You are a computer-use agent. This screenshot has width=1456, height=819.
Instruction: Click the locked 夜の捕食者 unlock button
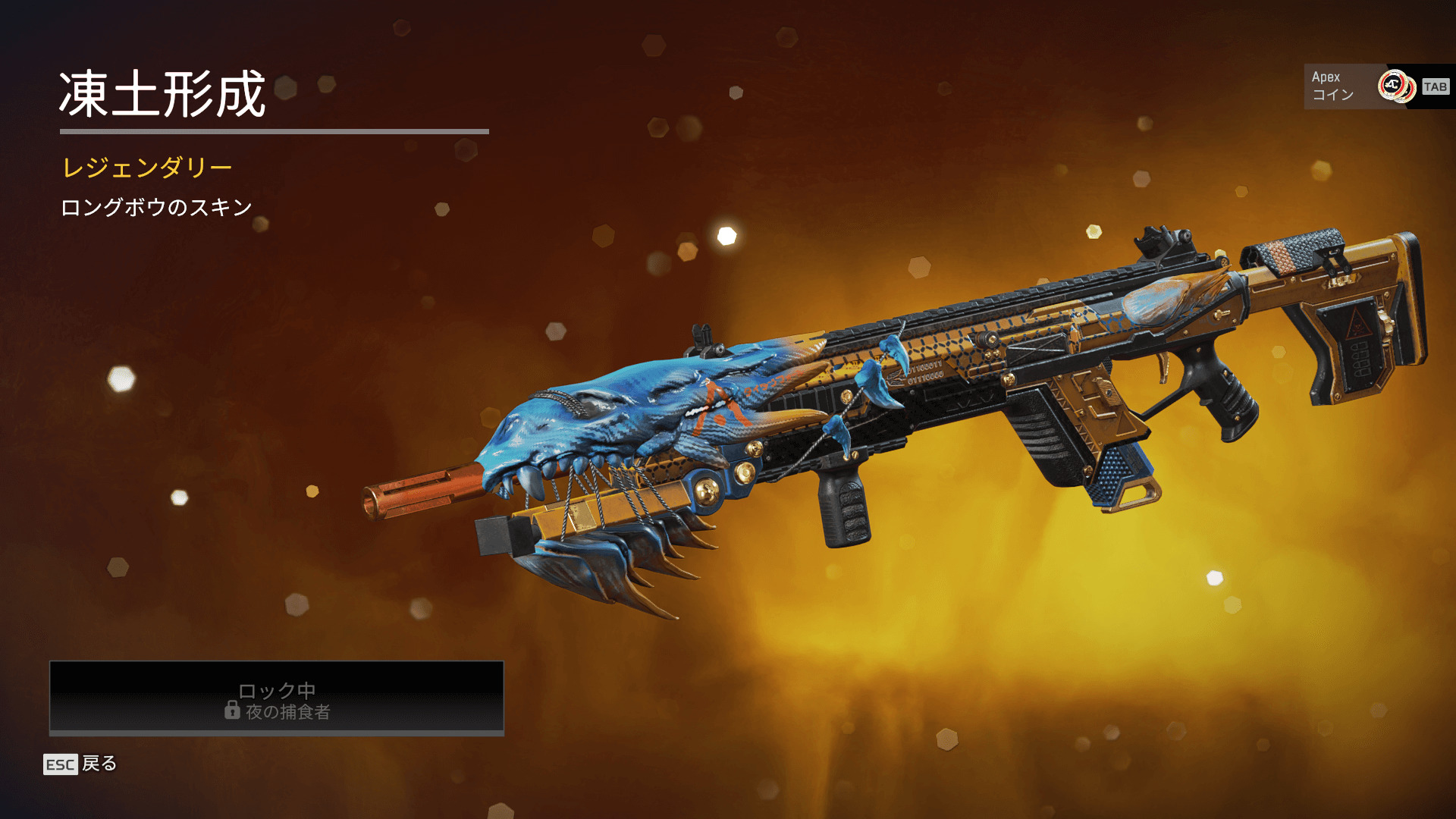[277, 698]
